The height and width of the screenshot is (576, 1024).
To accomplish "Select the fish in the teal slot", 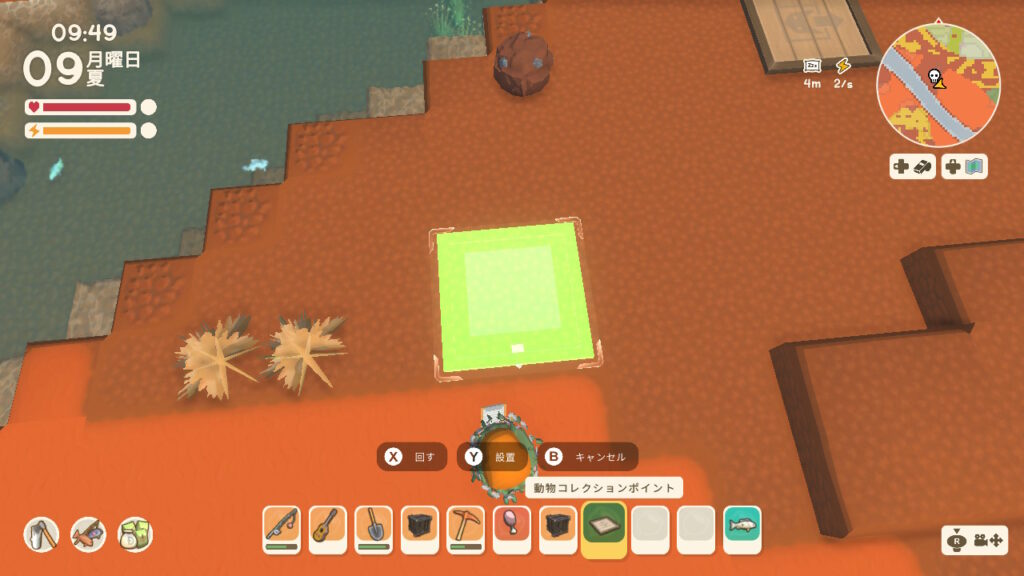I will tap(742, 526).
